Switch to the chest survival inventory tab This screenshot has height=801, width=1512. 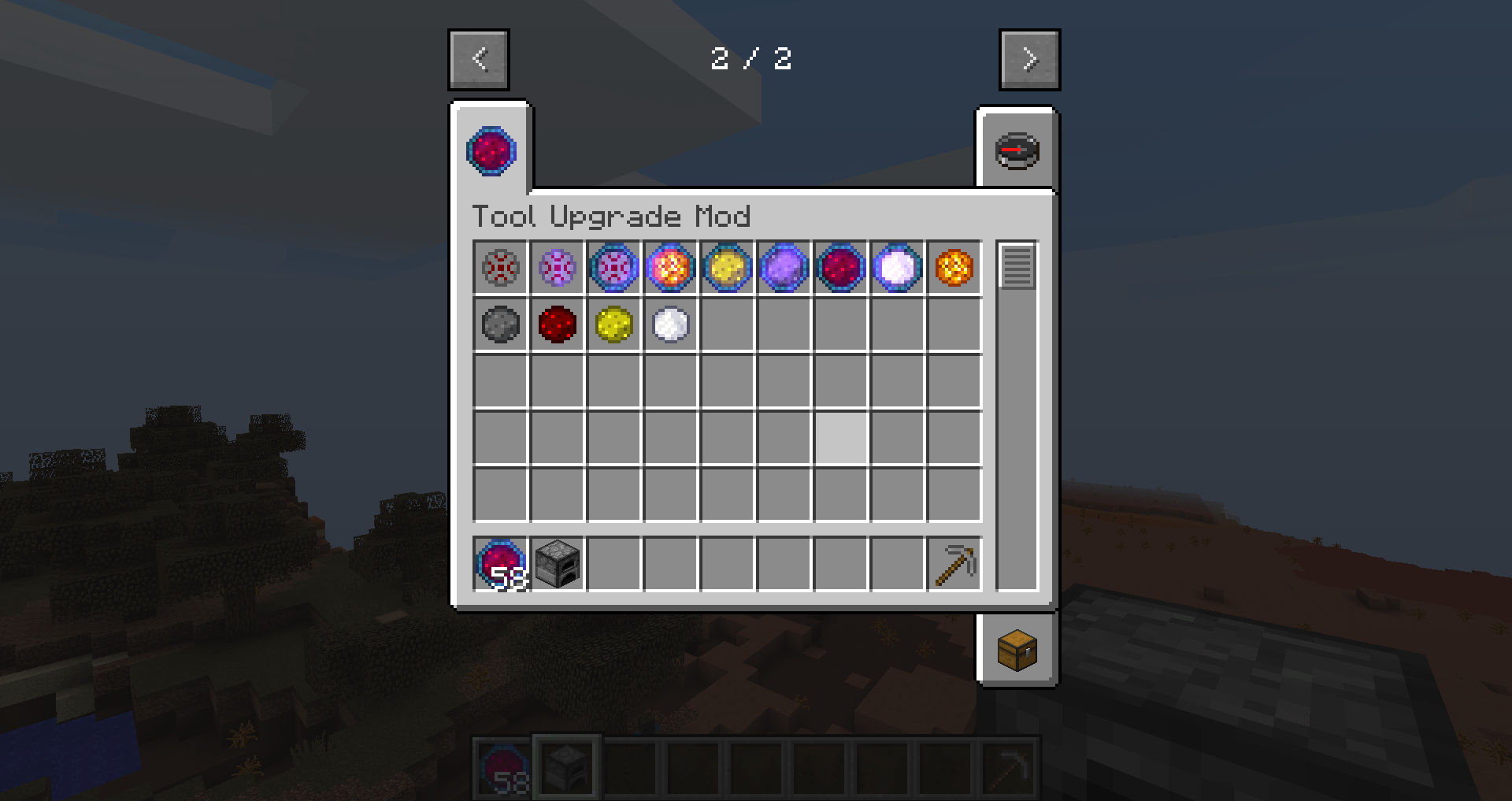tap(1017, 650)
